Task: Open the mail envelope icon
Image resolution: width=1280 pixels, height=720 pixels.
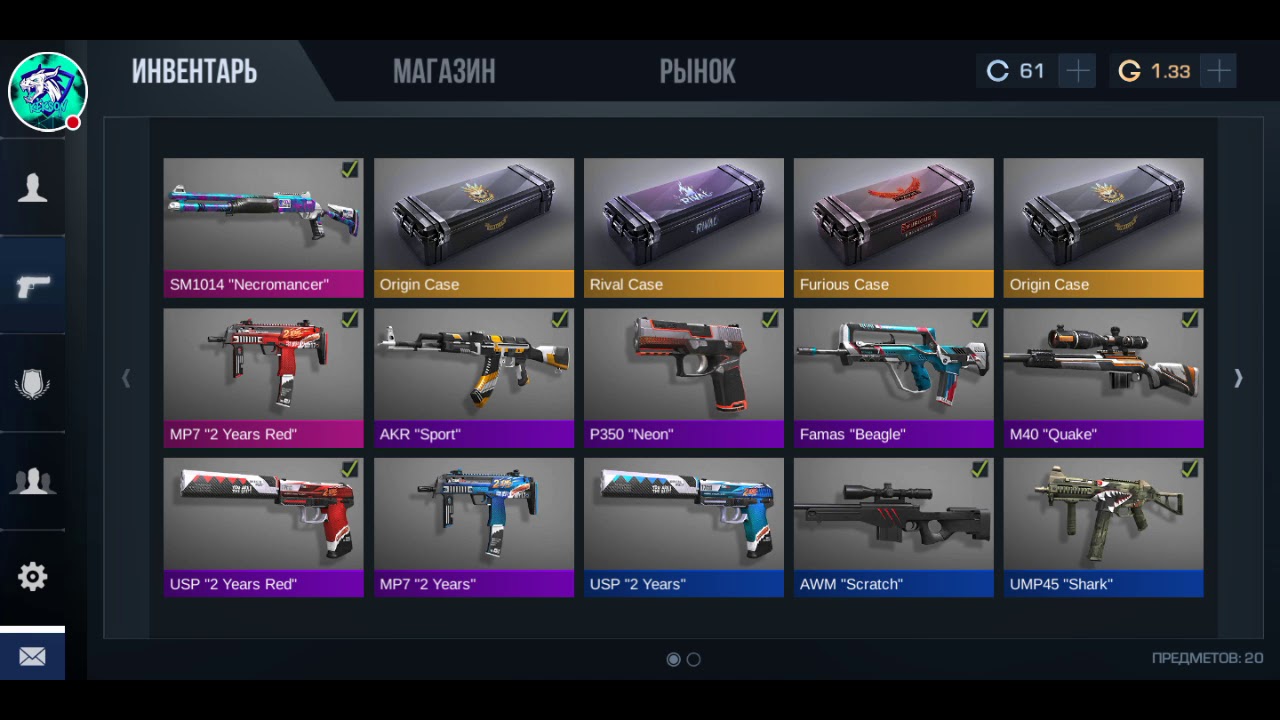Action: pyautogui.click(x=32, y=656)
